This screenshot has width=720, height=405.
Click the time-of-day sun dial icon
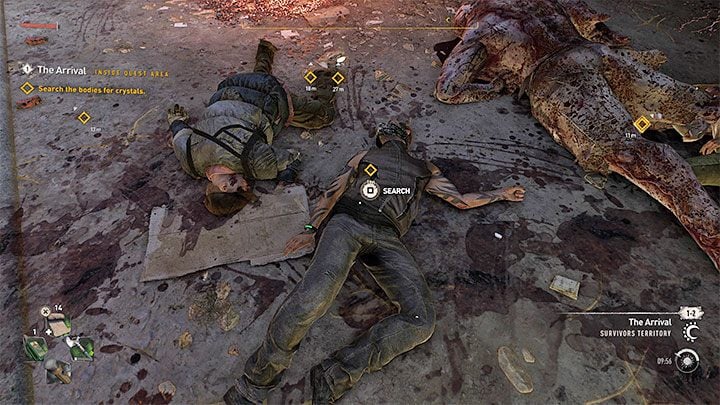click(686, 360)
